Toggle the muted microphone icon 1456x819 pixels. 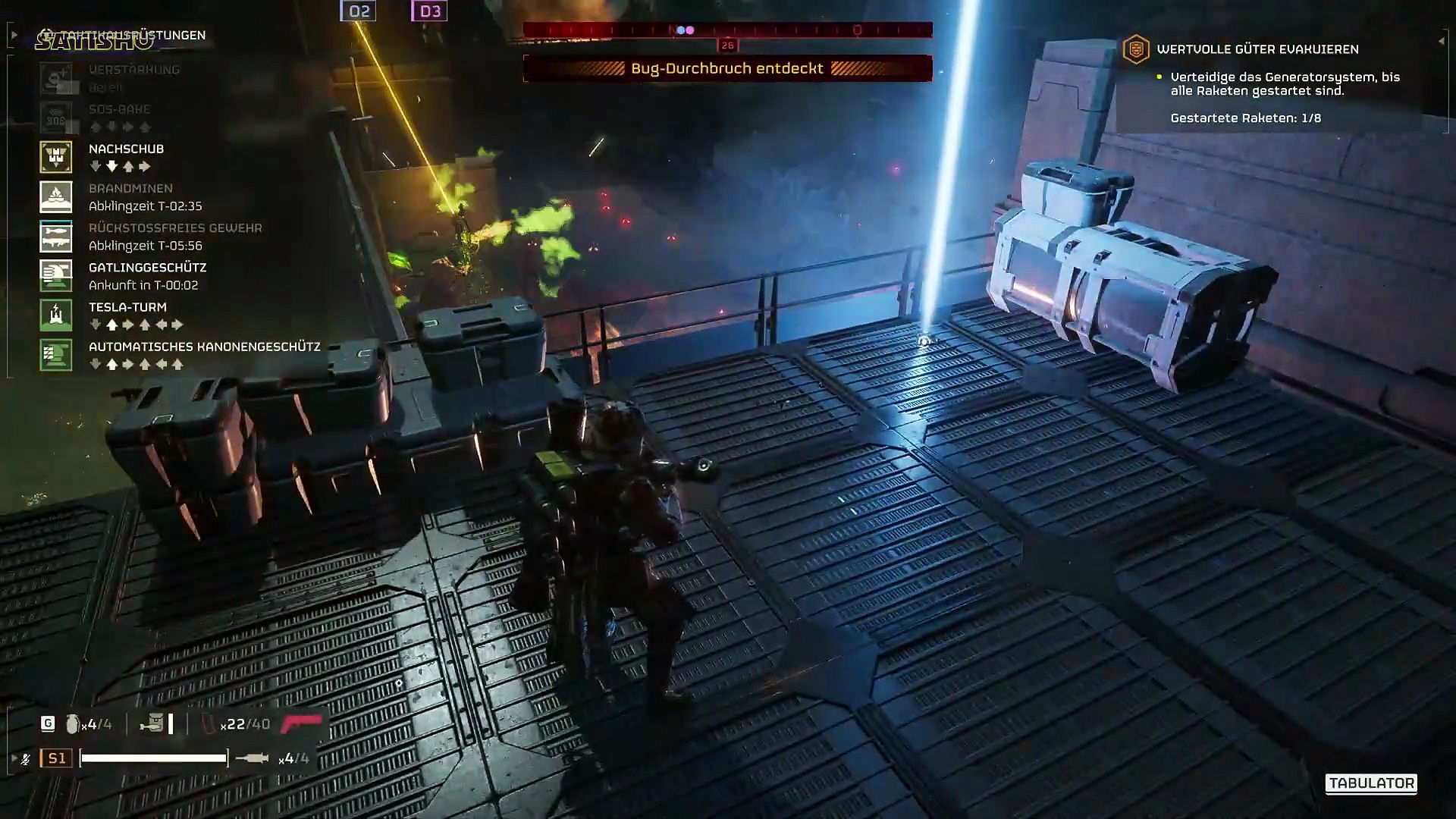coord(25,758)
